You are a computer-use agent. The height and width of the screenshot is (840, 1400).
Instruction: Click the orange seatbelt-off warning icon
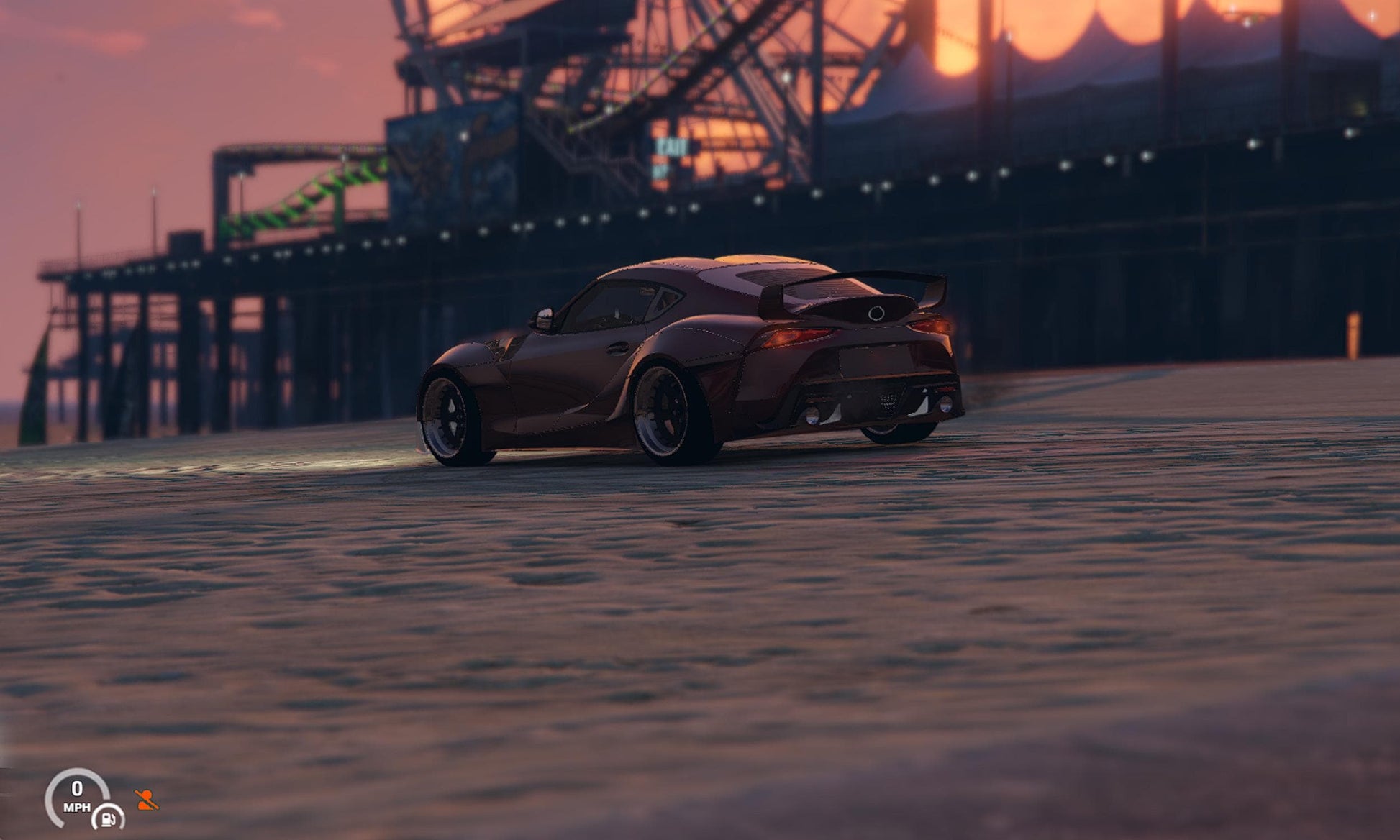point(146,800)
